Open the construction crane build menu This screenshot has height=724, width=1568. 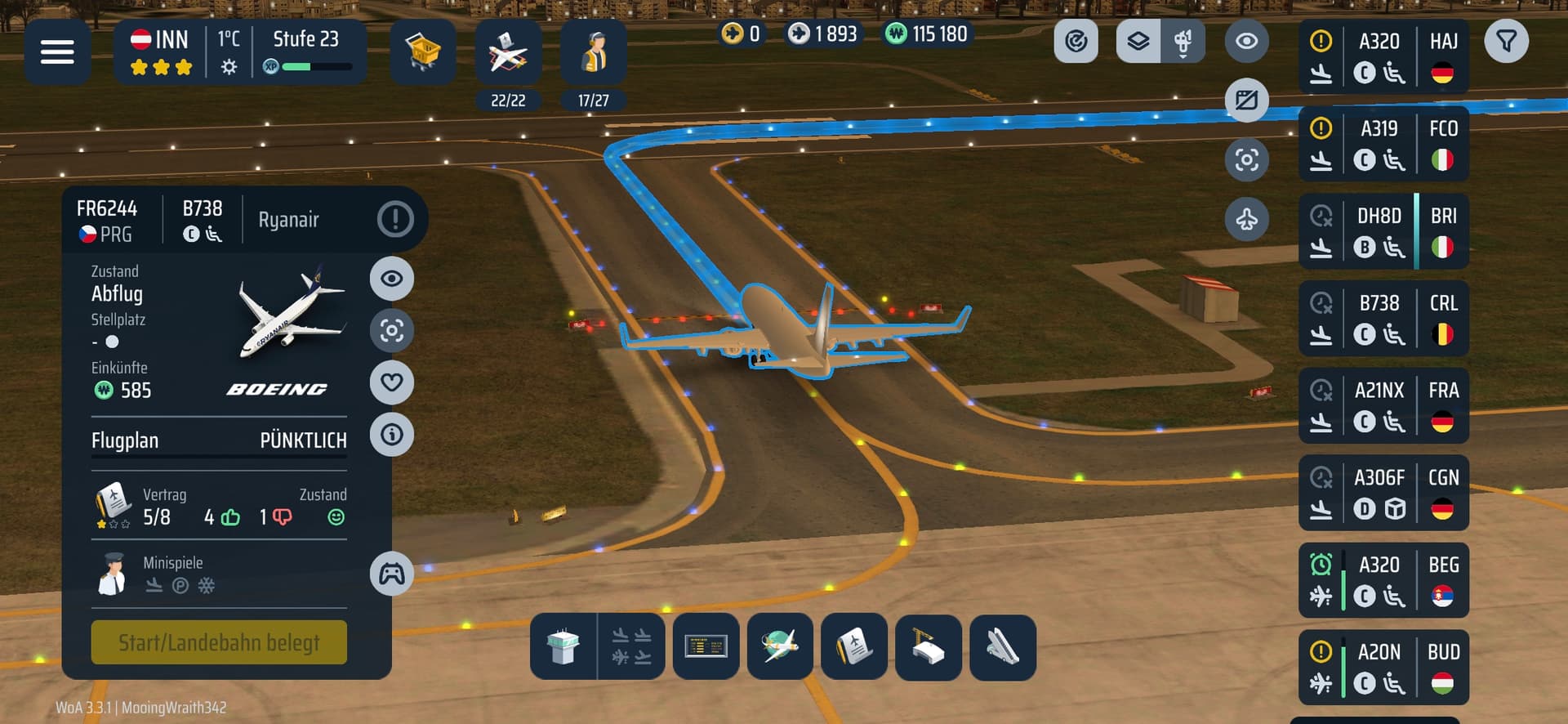coord(928,646)
